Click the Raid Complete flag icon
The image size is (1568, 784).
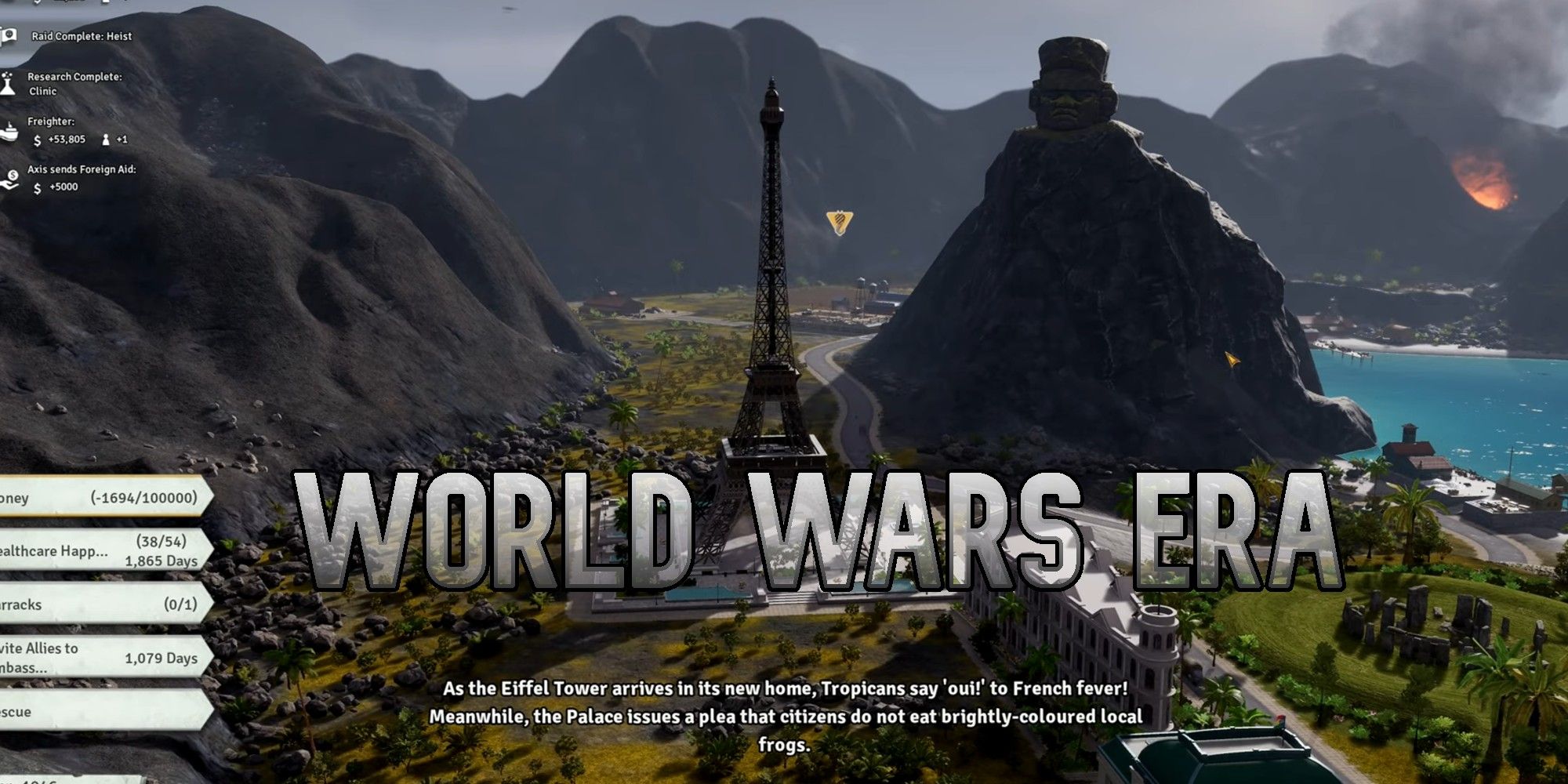coord(9,37)
